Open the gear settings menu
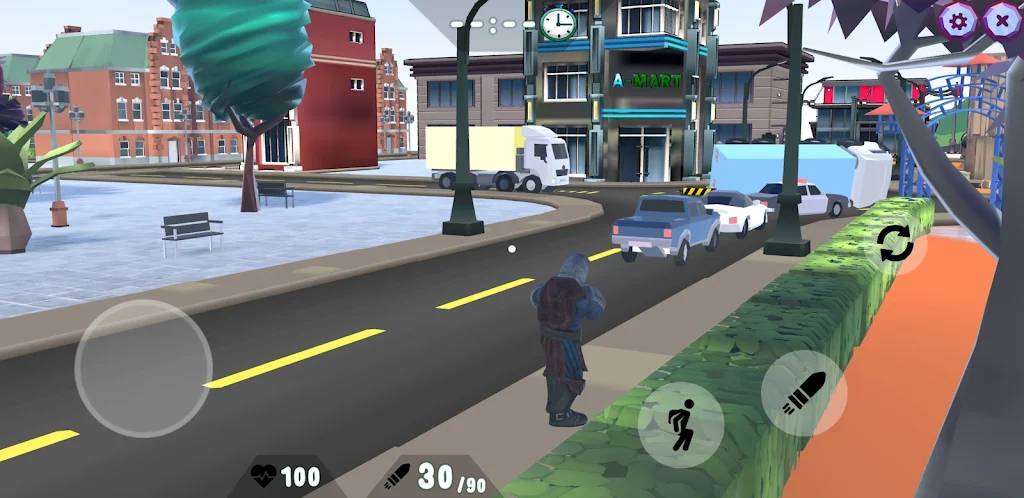This screenshot has width=1024, height=498. pyautogui.click(x=958, y=19)
